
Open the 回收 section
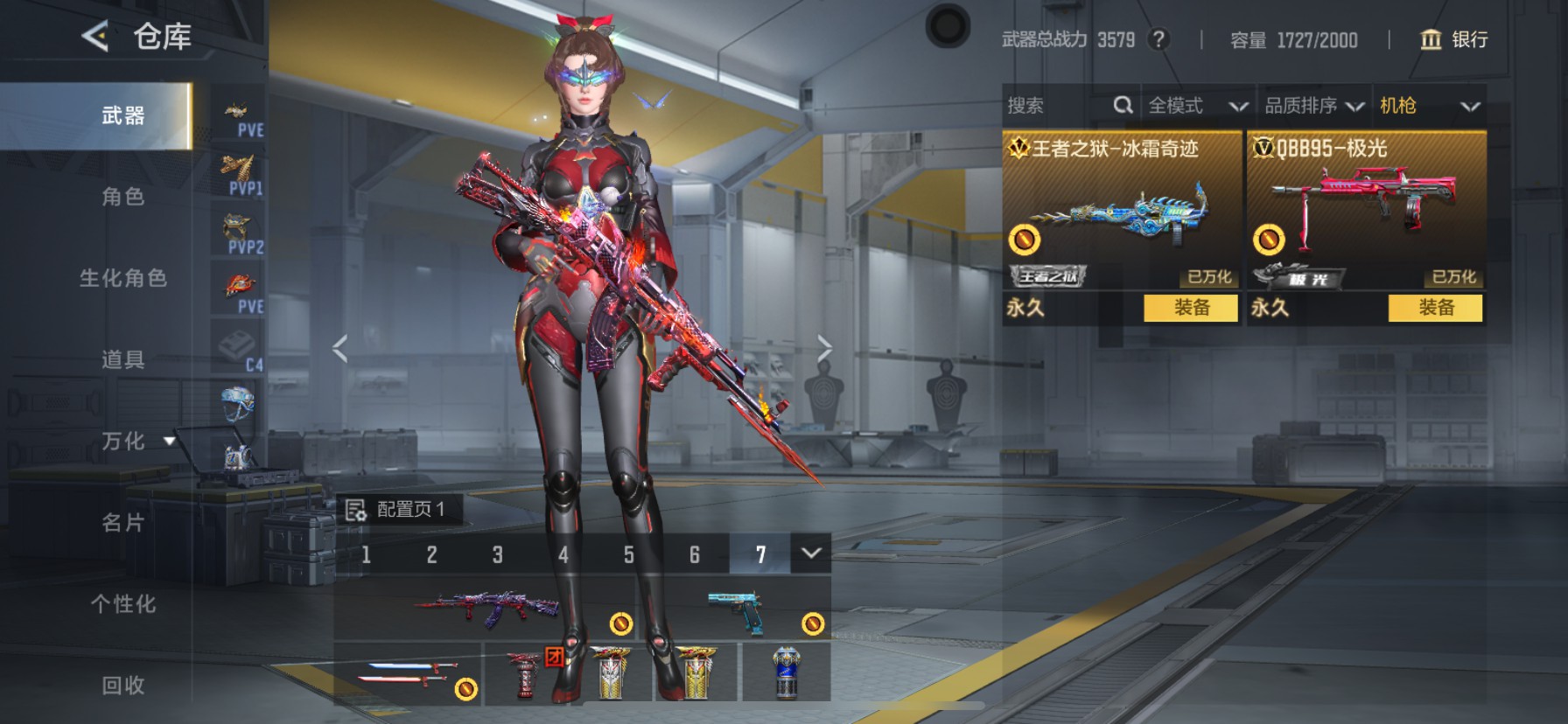[122, 685]
